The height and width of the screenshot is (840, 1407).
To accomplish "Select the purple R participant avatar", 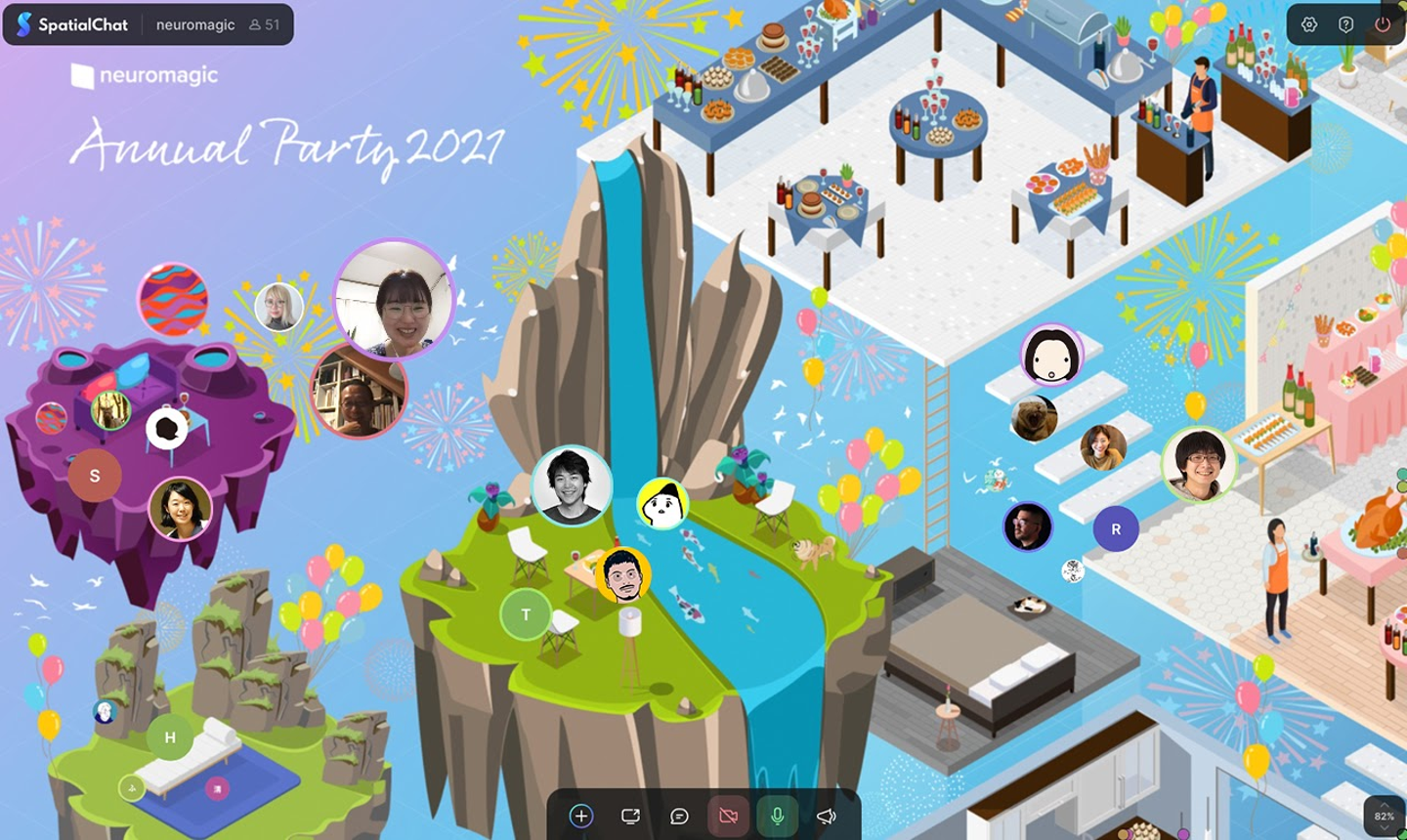I will (1116, 528).
